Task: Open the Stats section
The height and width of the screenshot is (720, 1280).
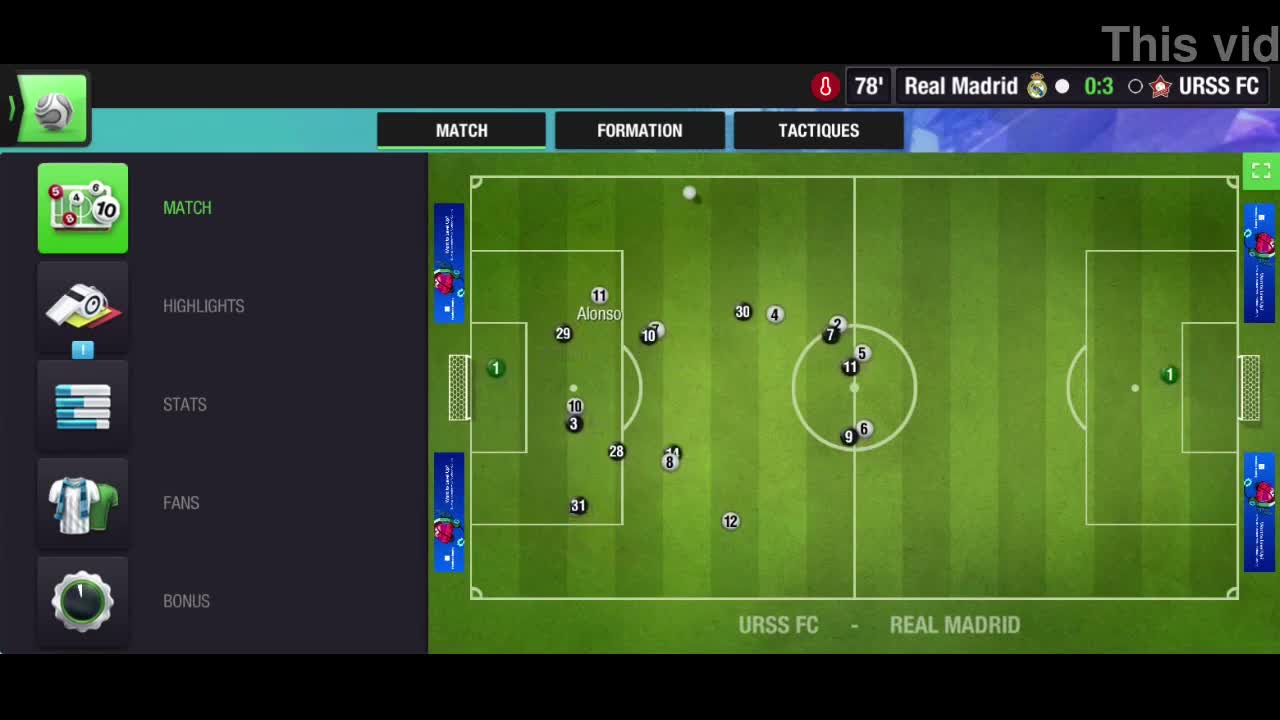Action: tap(83, 405)
